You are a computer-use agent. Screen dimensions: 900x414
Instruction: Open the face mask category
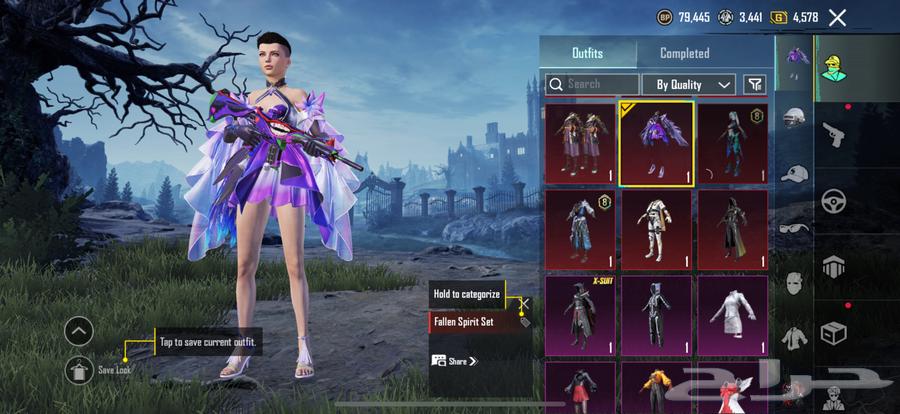tap(795, 283)
